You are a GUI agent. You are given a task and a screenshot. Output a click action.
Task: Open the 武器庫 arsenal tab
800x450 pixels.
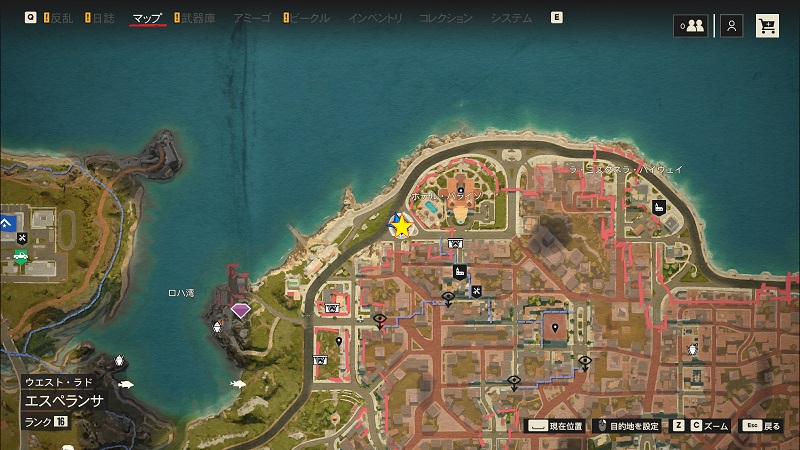pos(196,18)
